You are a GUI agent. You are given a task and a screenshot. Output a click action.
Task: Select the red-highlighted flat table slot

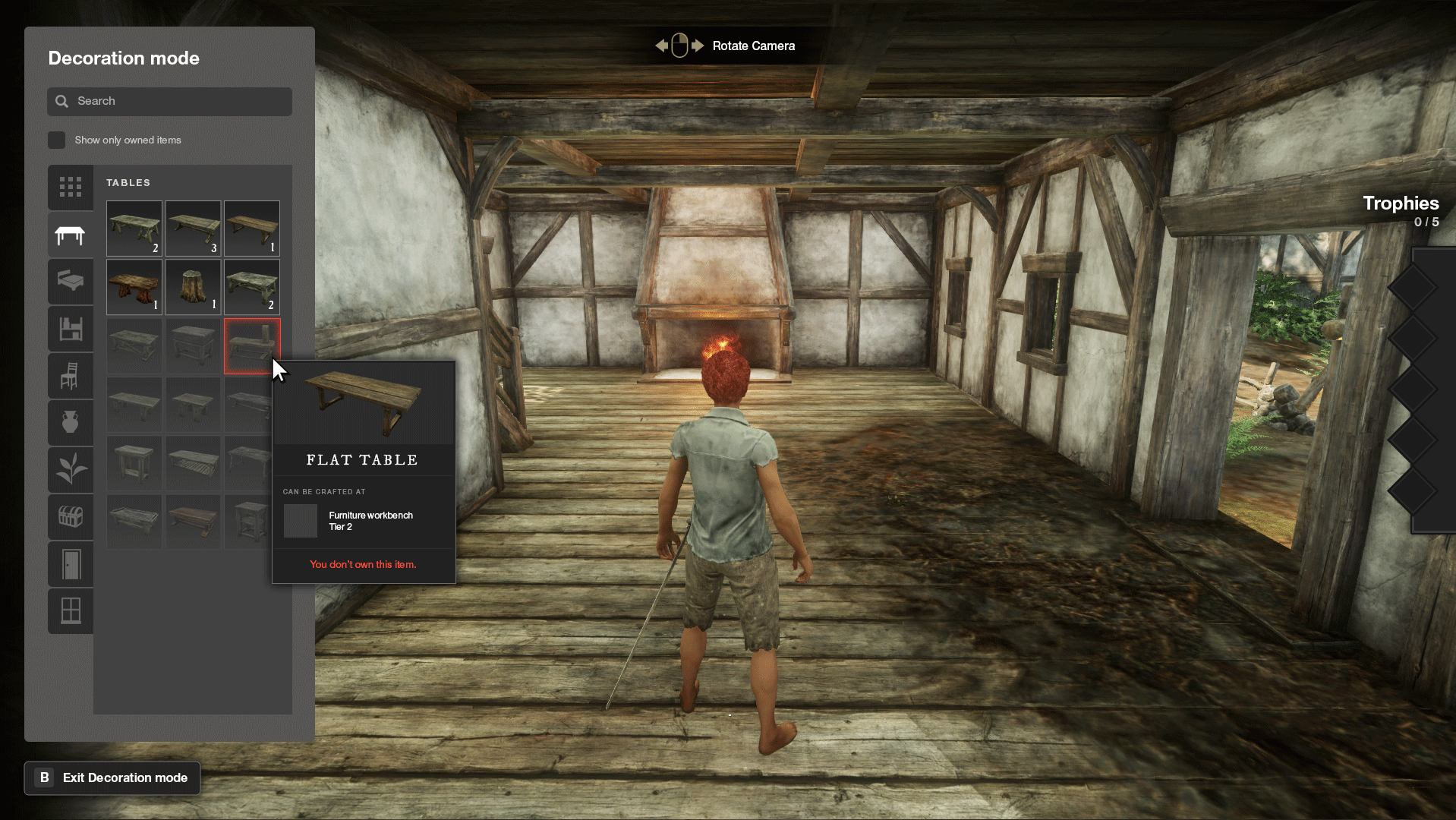(x=251, y=345)
